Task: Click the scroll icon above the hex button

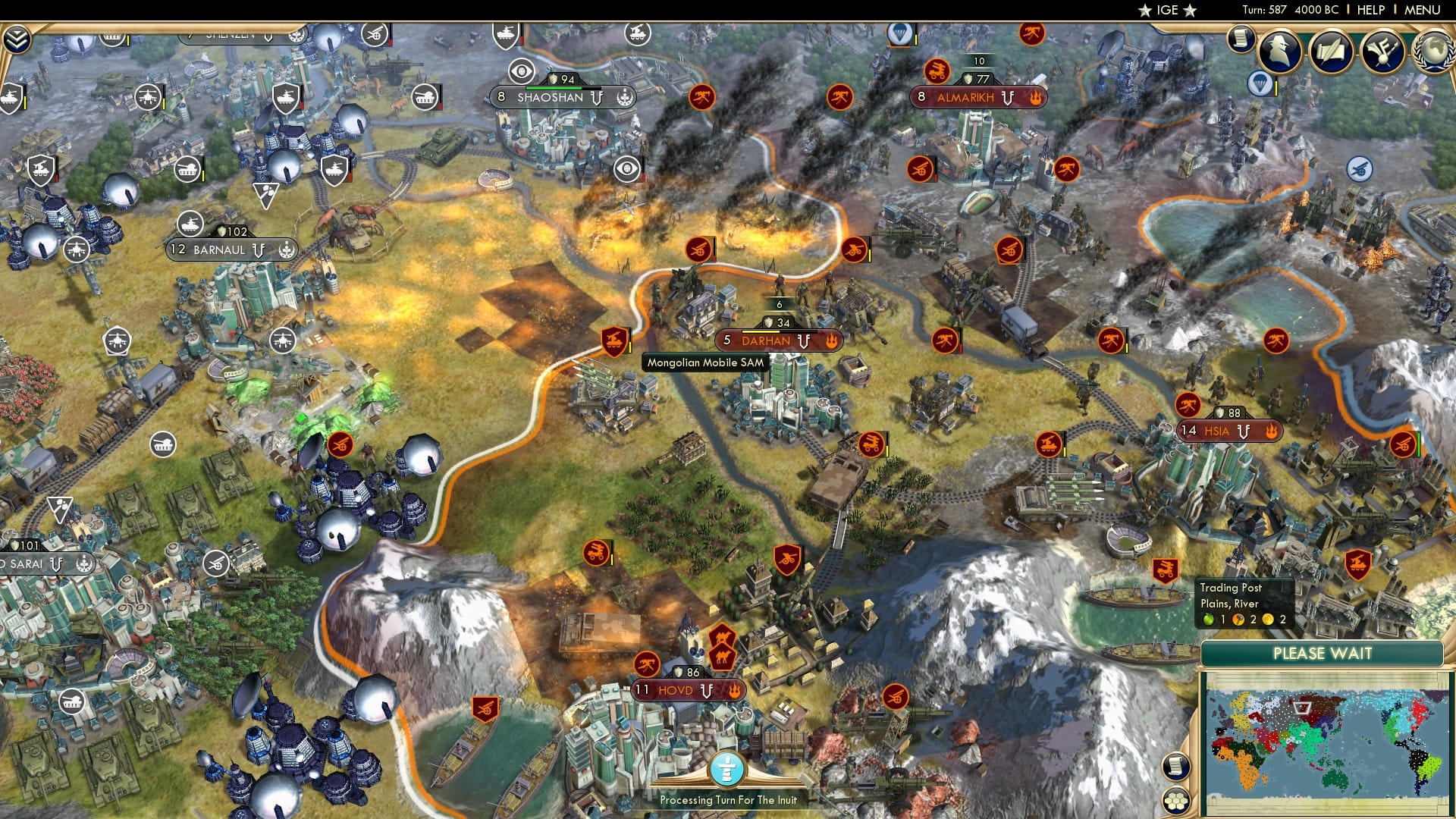Action: click(1176, 766)
